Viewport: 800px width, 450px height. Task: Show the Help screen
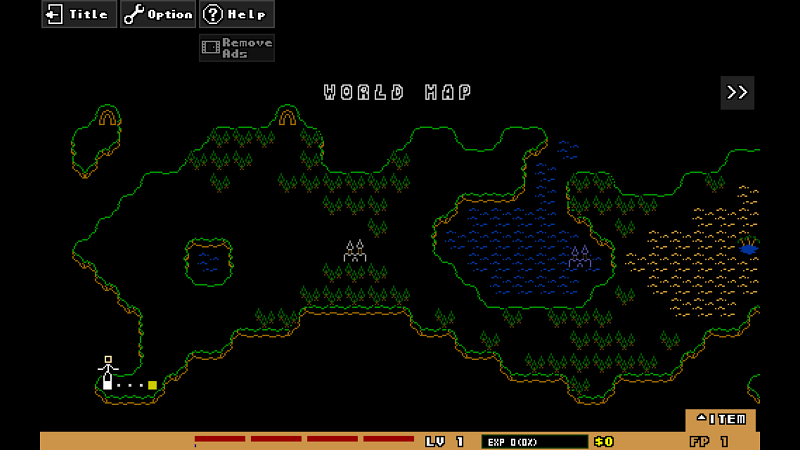236,14
